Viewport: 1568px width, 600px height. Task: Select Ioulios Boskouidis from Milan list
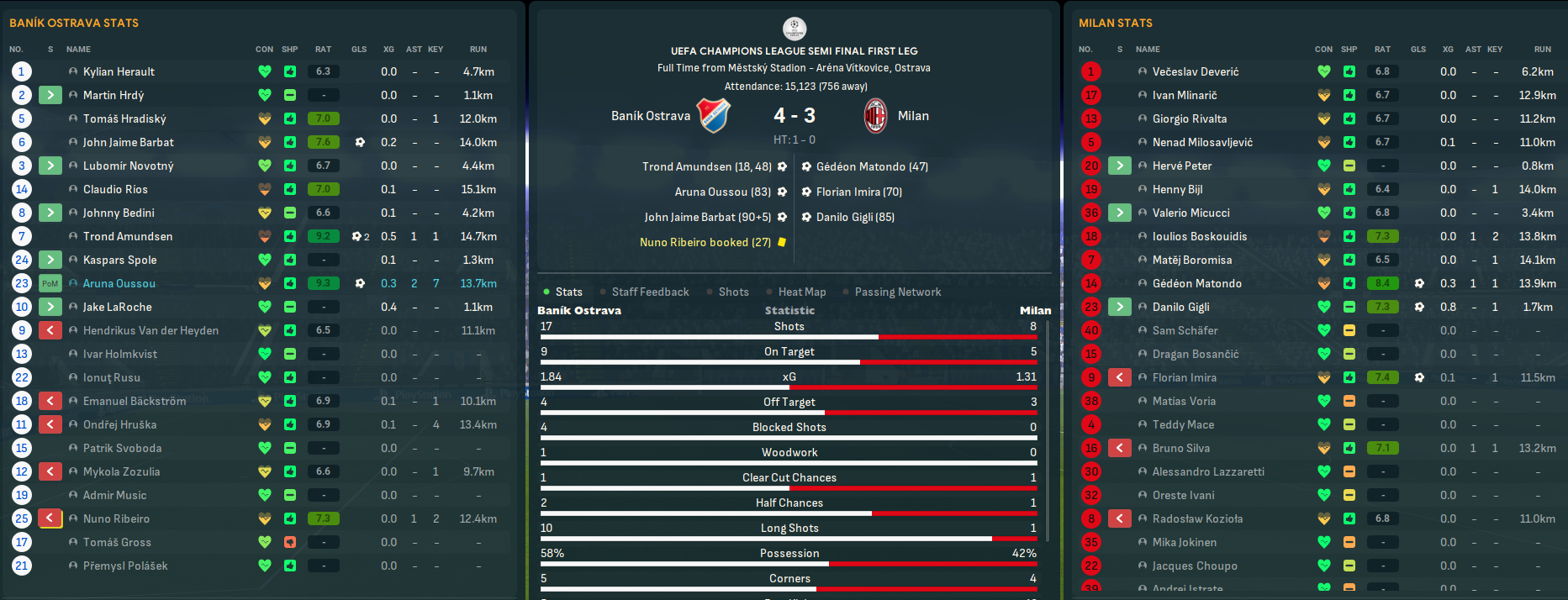coord(1200,236)
